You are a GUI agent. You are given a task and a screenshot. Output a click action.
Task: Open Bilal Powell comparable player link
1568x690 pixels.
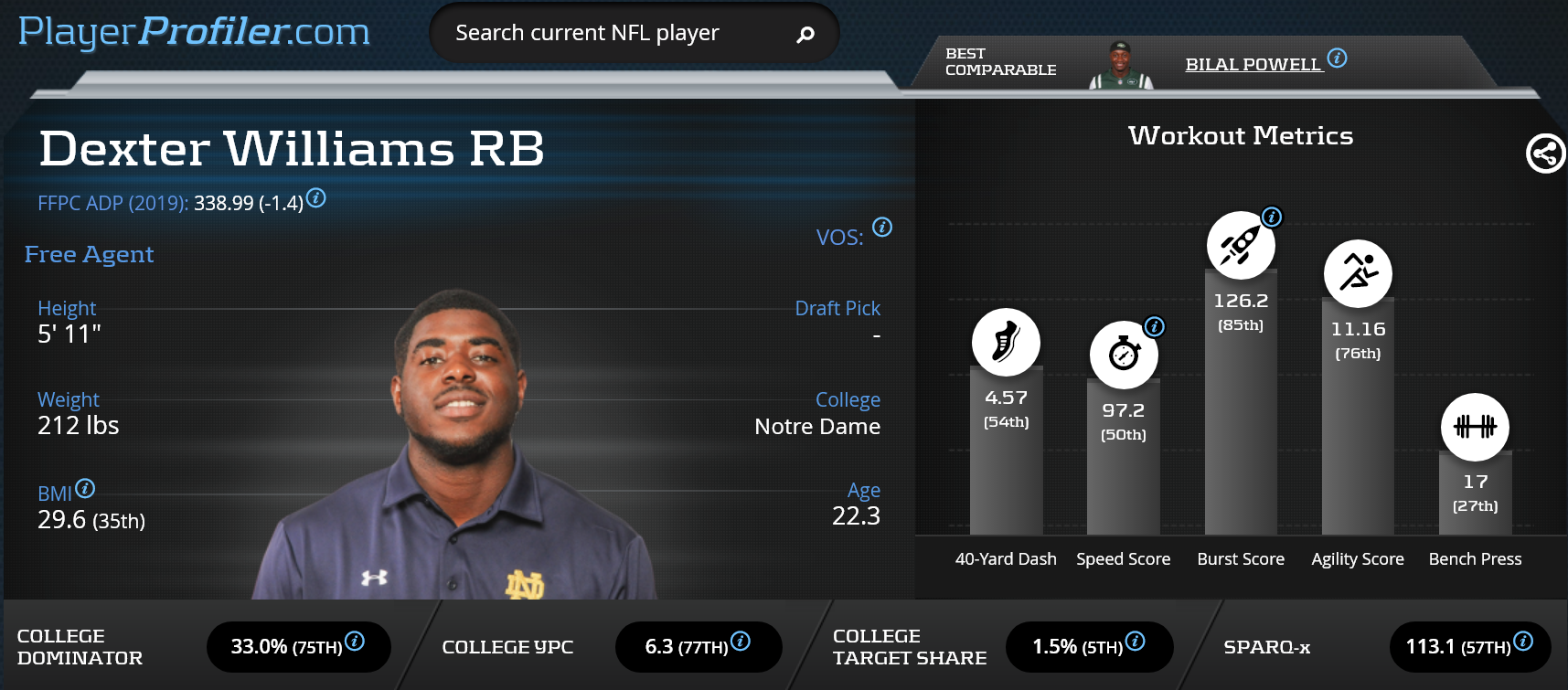coord(1253,64)
